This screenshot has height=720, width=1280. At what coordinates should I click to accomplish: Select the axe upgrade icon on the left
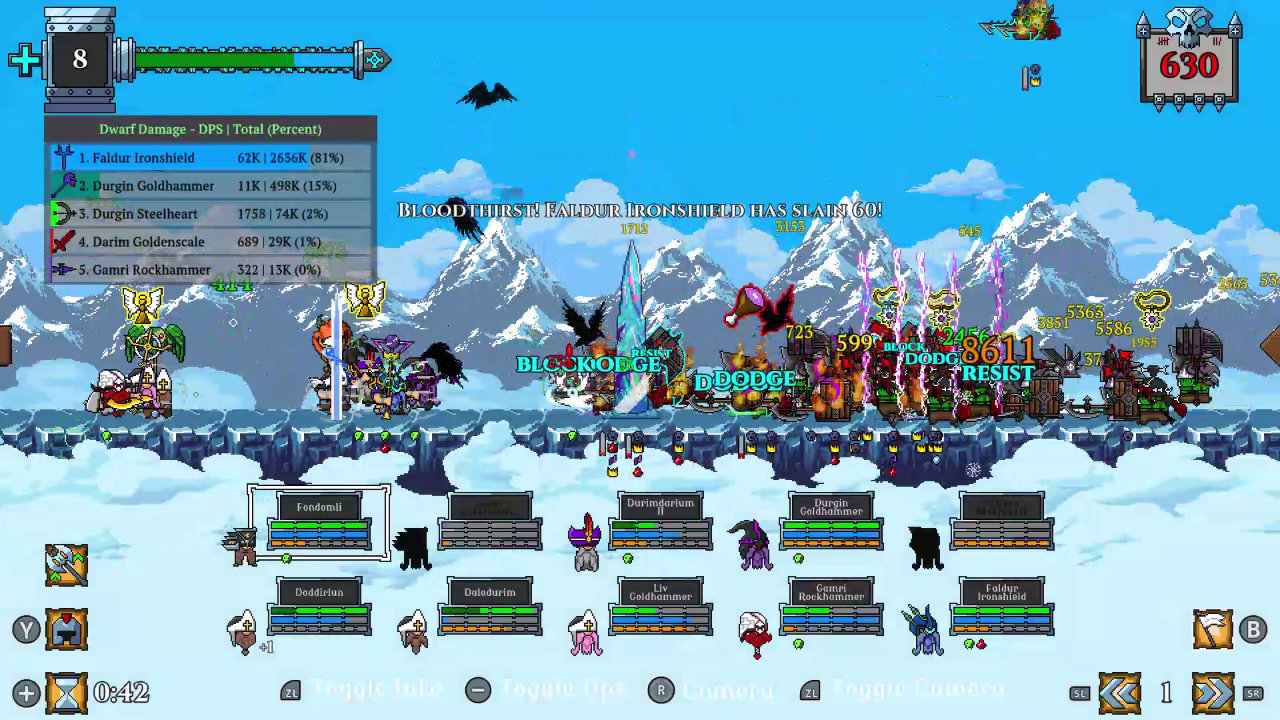click(x=66, y=565)
